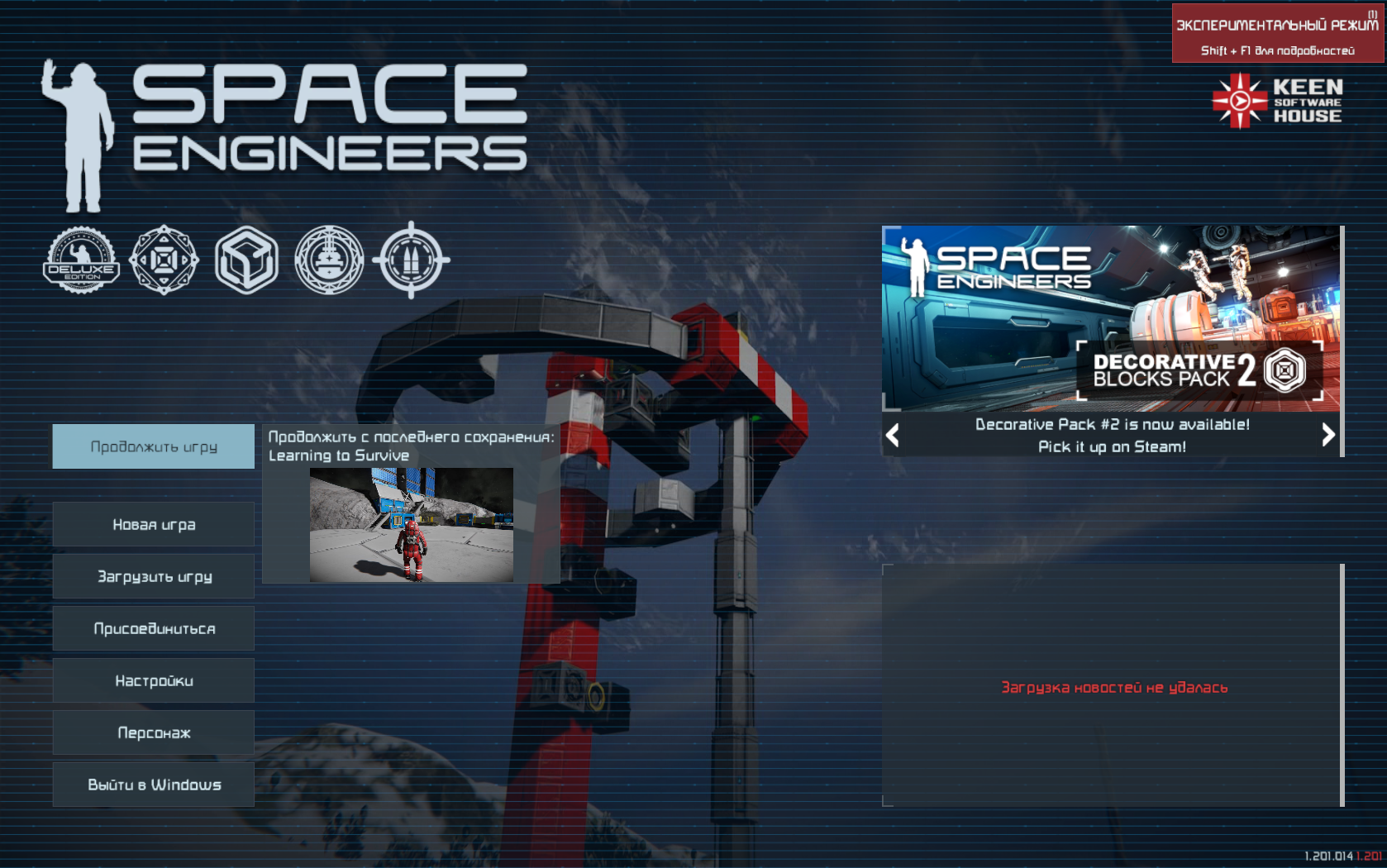This screenshot has width=1387, height=868.
Task: Select the Персонаж character menu
Action: tap(154, 732)
